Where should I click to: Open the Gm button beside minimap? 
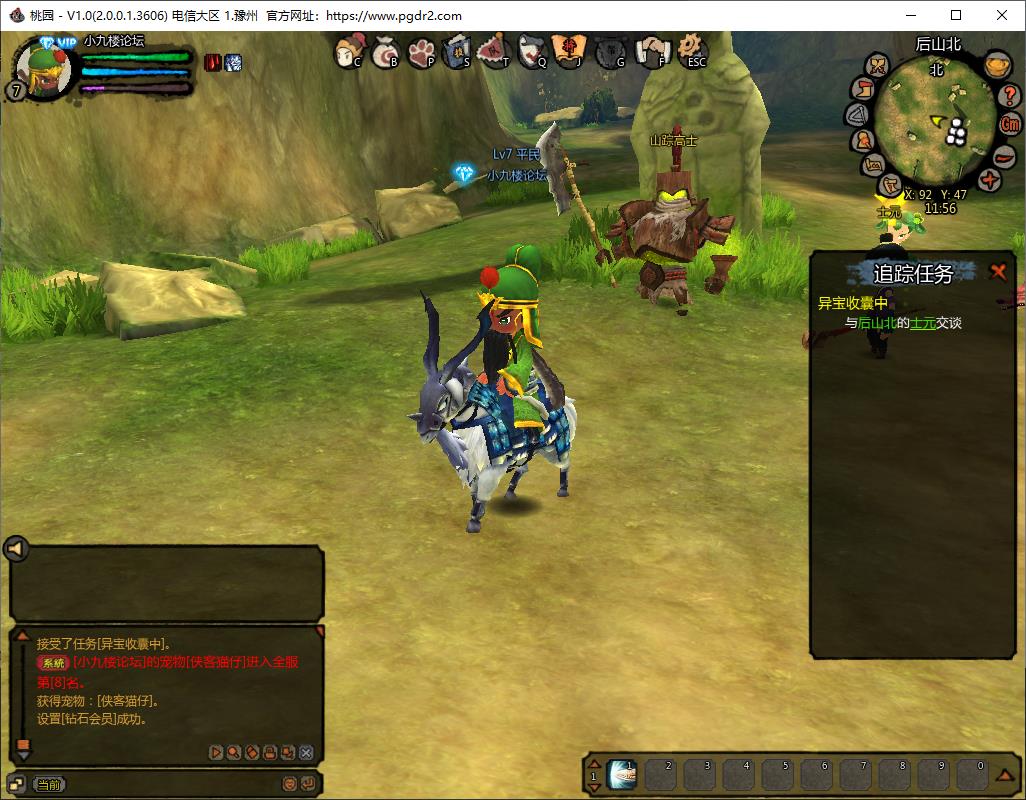(x=1010, y=125)
